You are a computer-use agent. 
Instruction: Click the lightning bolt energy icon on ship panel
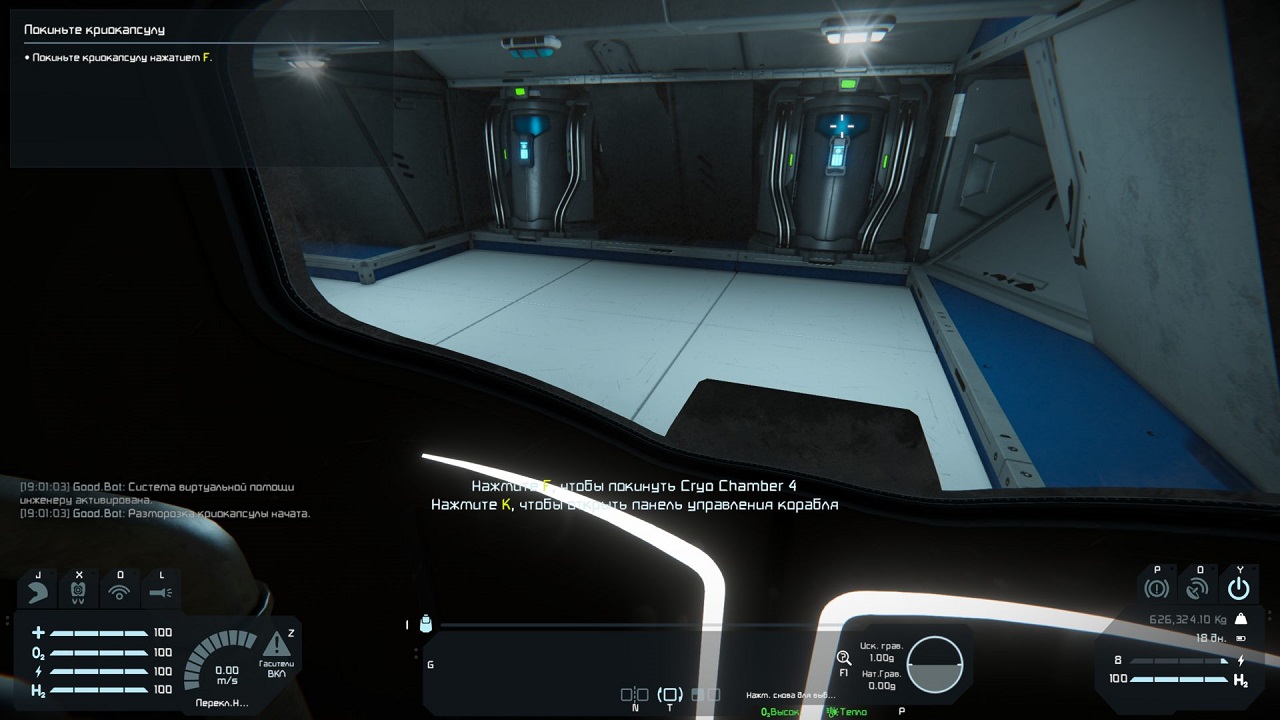point(1241,660)
